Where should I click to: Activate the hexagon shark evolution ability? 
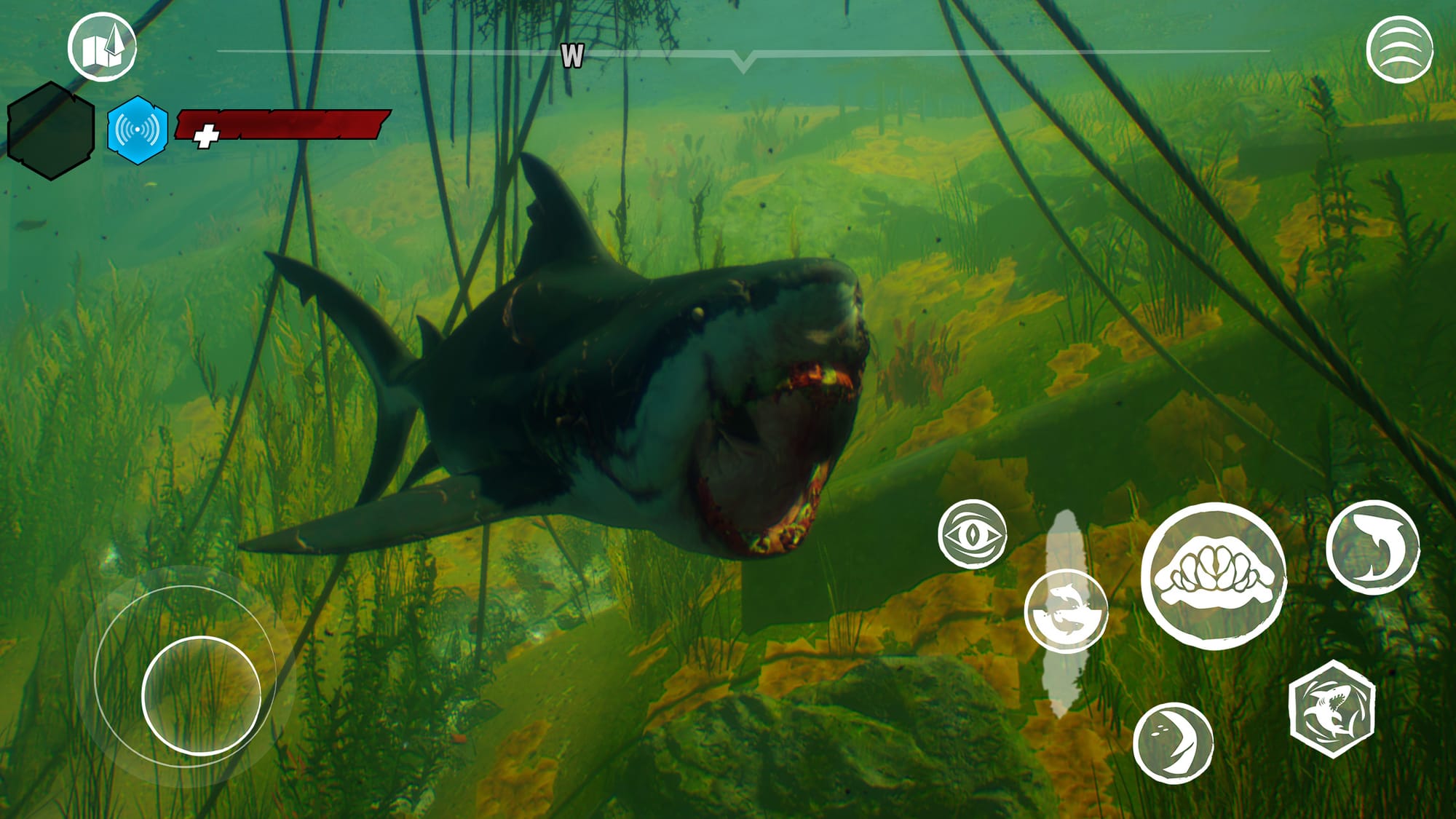[1332, 709]
